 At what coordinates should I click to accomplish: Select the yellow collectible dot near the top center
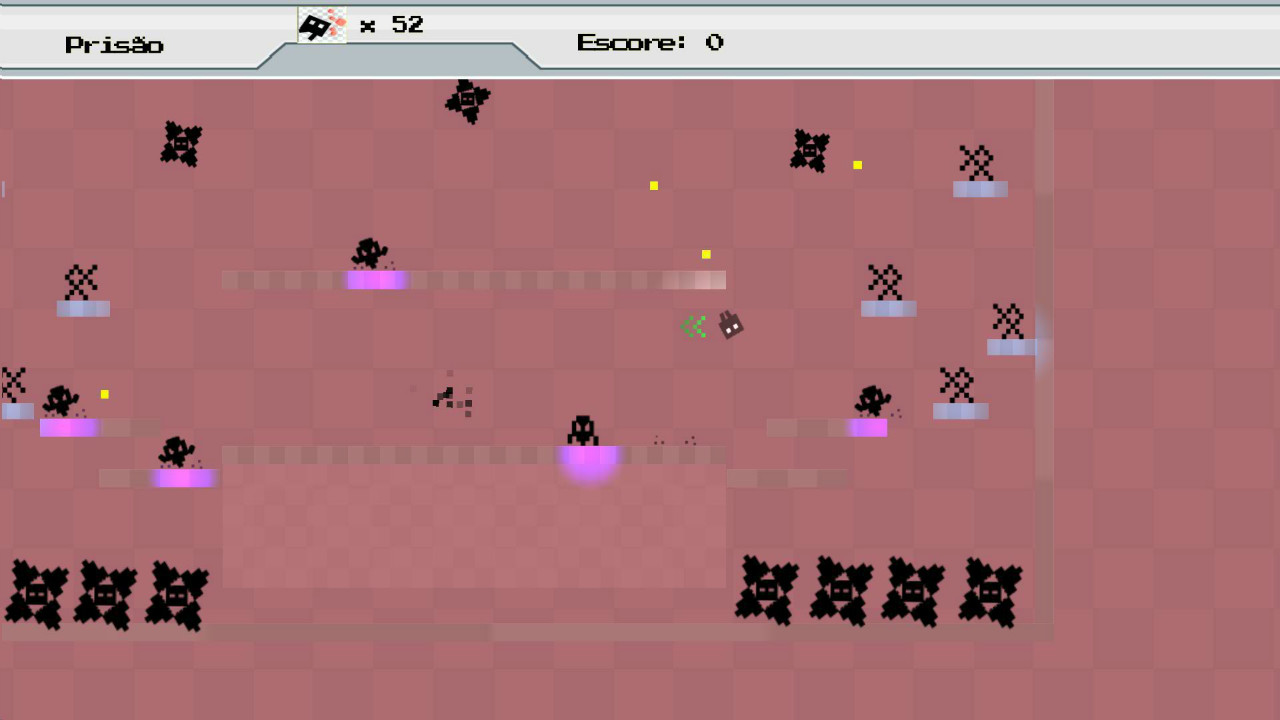[x=654, y=186]
